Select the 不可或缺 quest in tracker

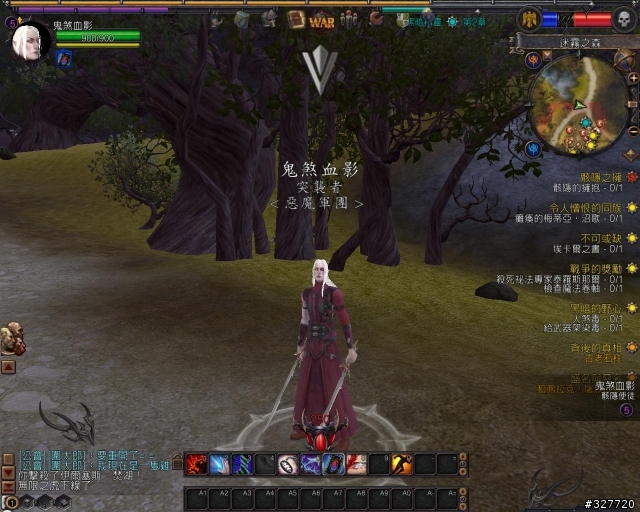[610, 238]
